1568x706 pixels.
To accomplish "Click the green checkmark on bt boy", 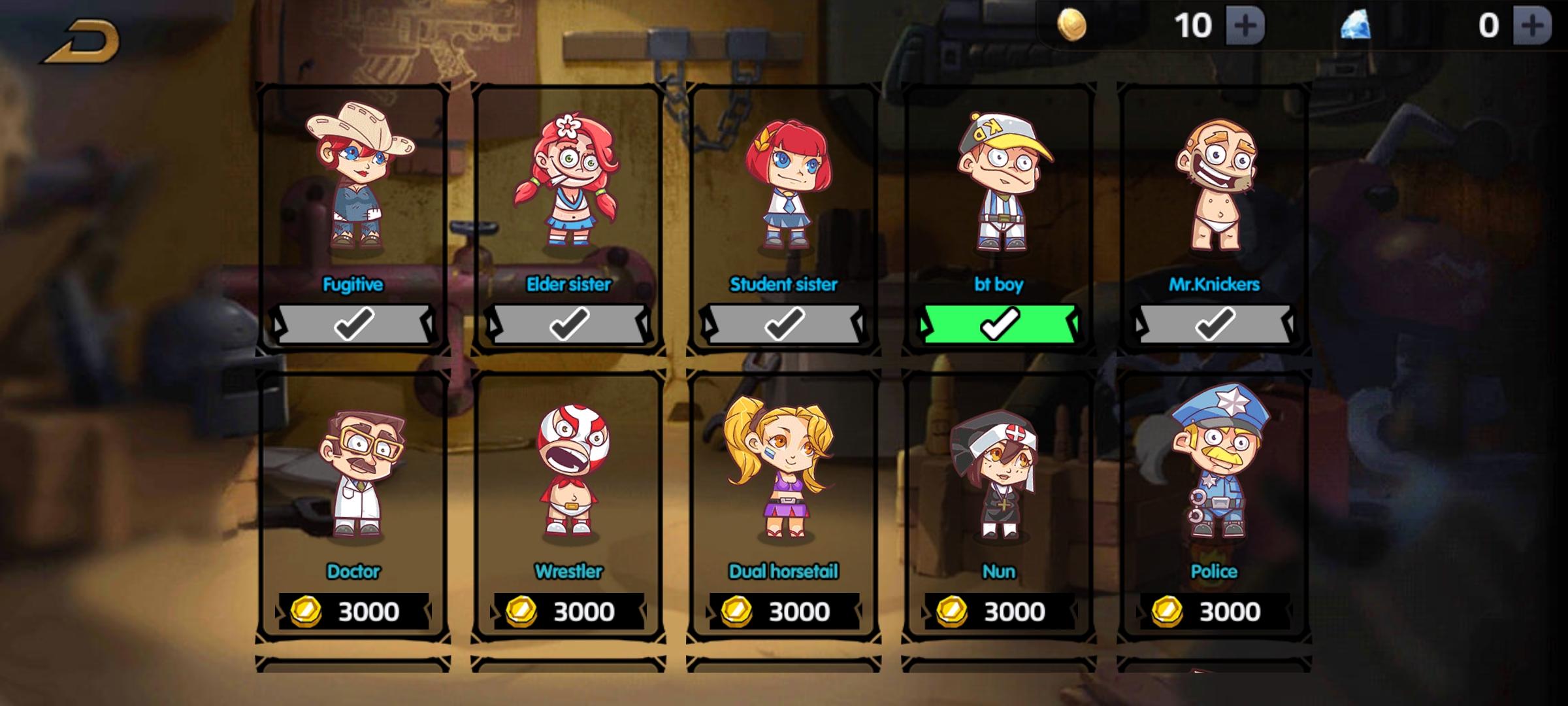I will (1000, 323).
